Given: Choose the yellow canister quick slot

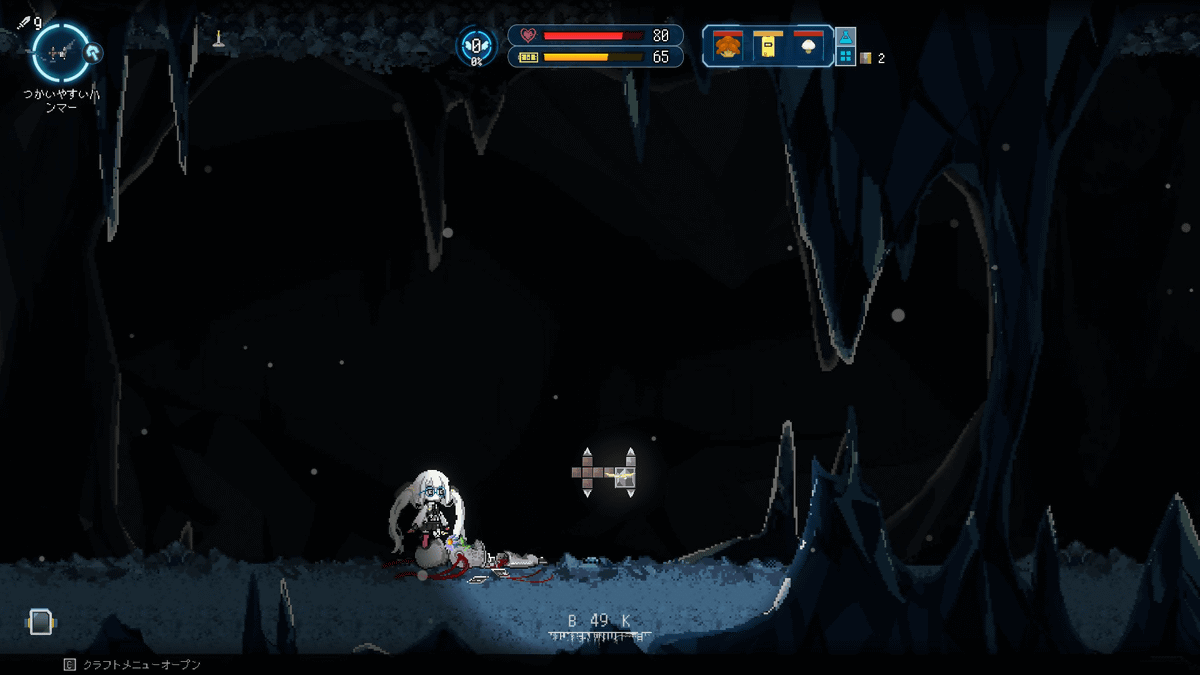Looking at the screenshot, I should click(x=768, y=46).
